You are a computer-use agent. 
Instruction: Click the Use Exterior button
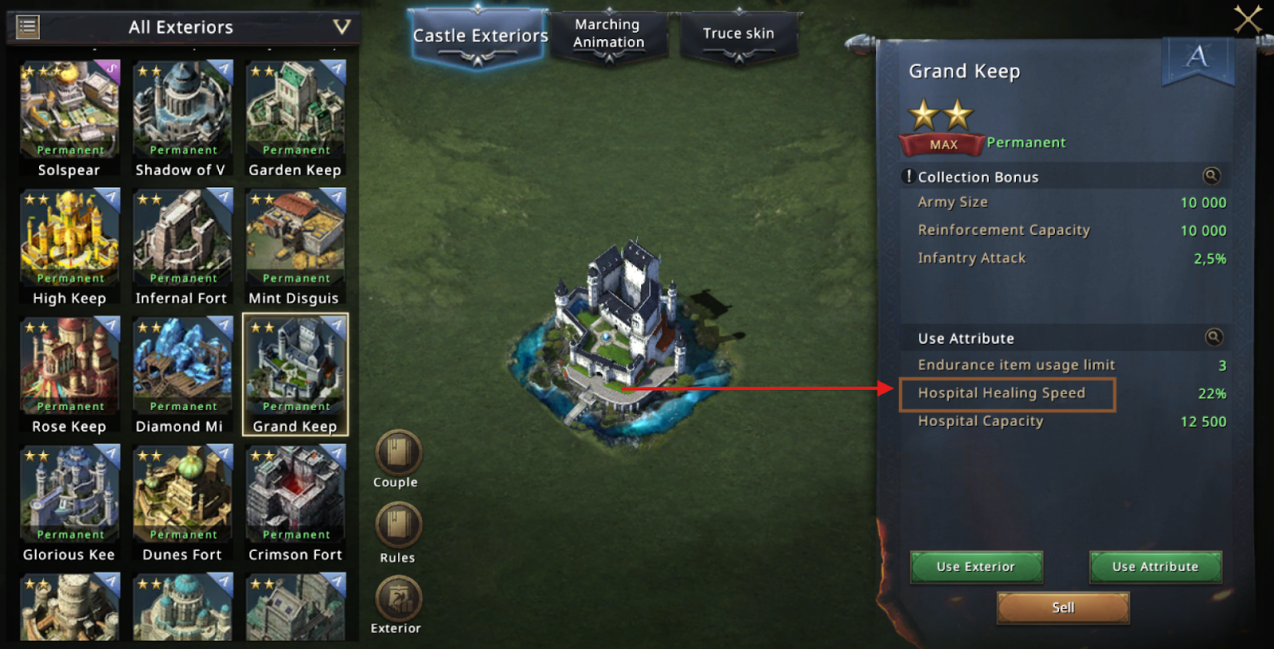click(976, 567)
